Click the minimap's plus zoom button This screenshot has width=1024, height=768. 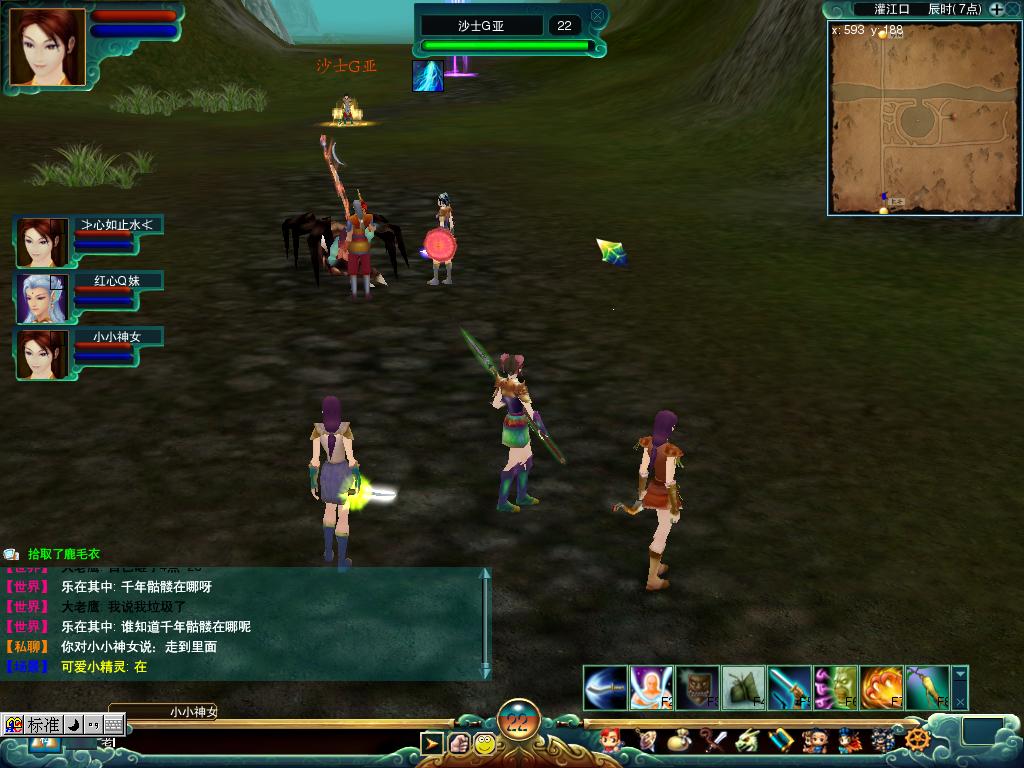pos(997,9)
